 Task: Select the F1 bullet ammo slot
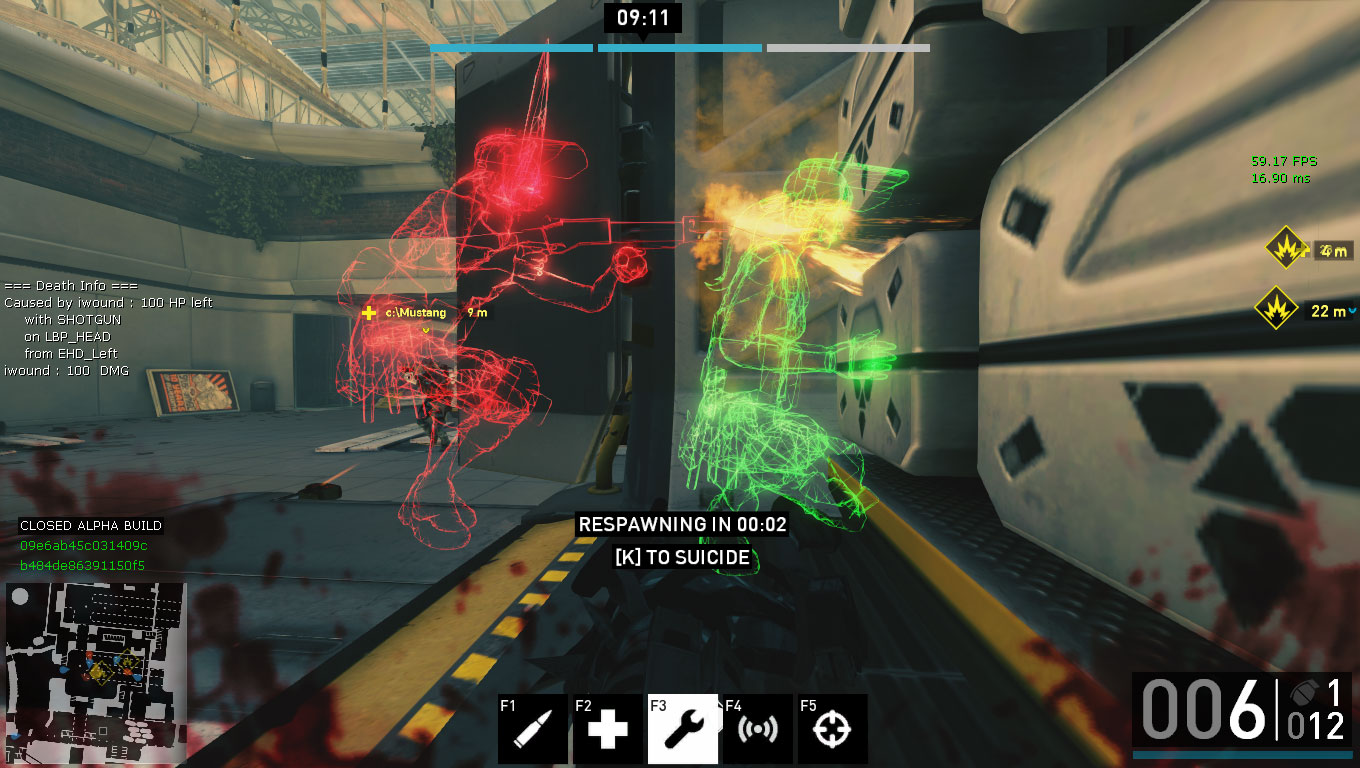point(533,729)
